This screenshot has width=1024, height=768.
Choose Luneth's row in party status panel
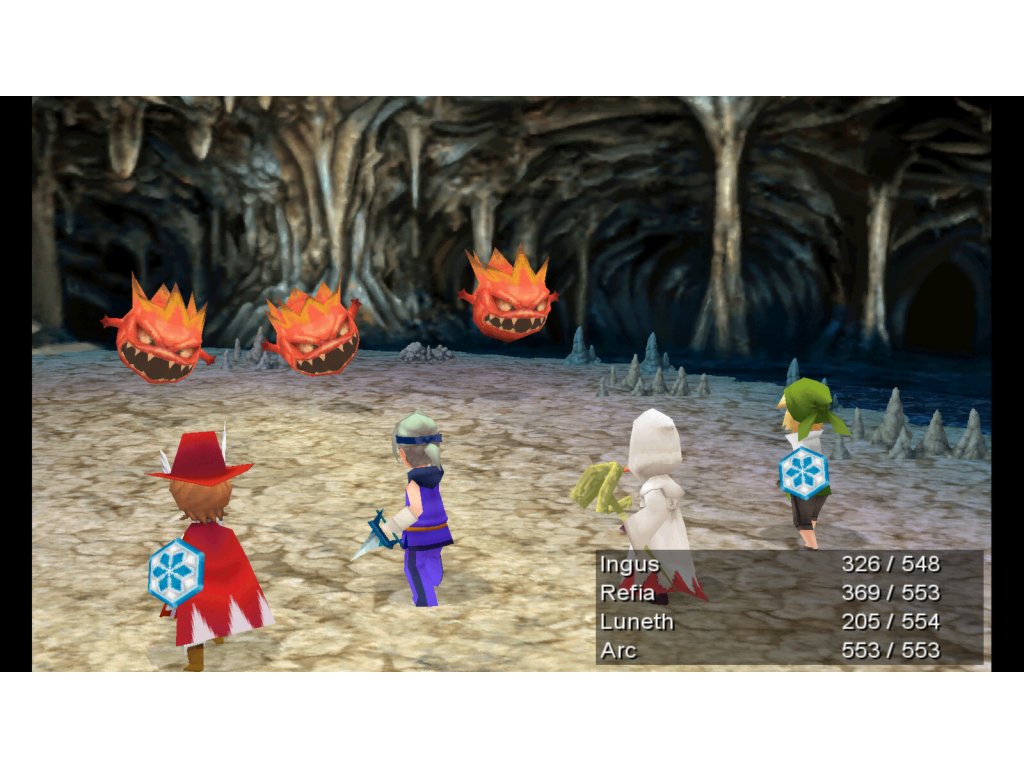(637, 622)
